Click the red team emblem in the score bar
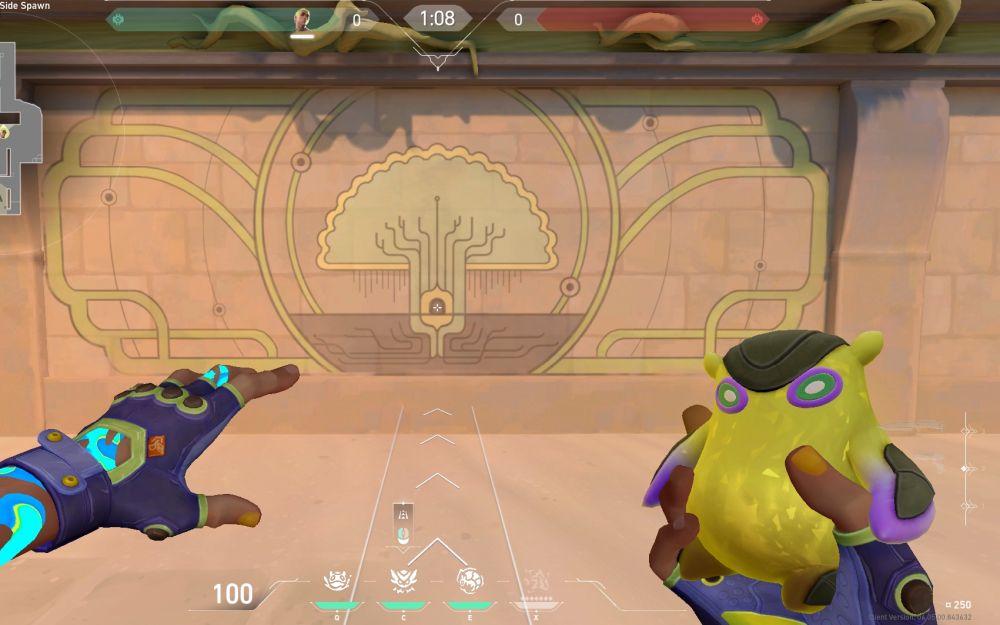 755,19
